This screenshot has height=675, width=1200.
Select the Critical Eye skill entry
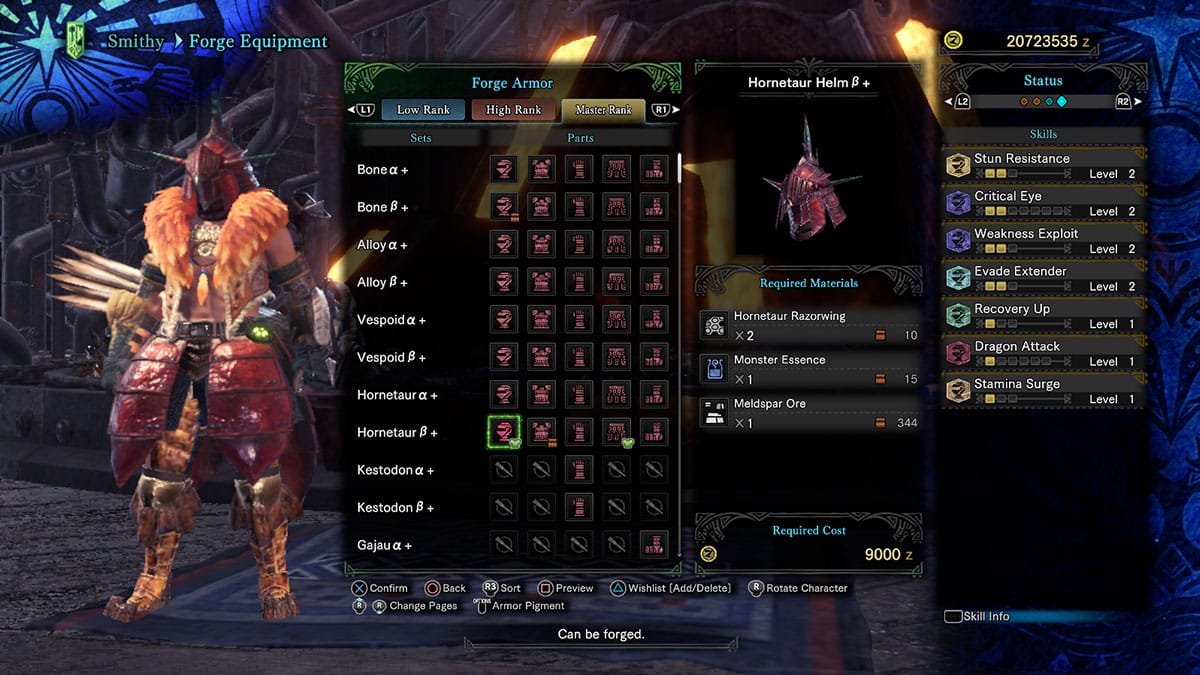pyautogui.click(x=1042, y=203)
